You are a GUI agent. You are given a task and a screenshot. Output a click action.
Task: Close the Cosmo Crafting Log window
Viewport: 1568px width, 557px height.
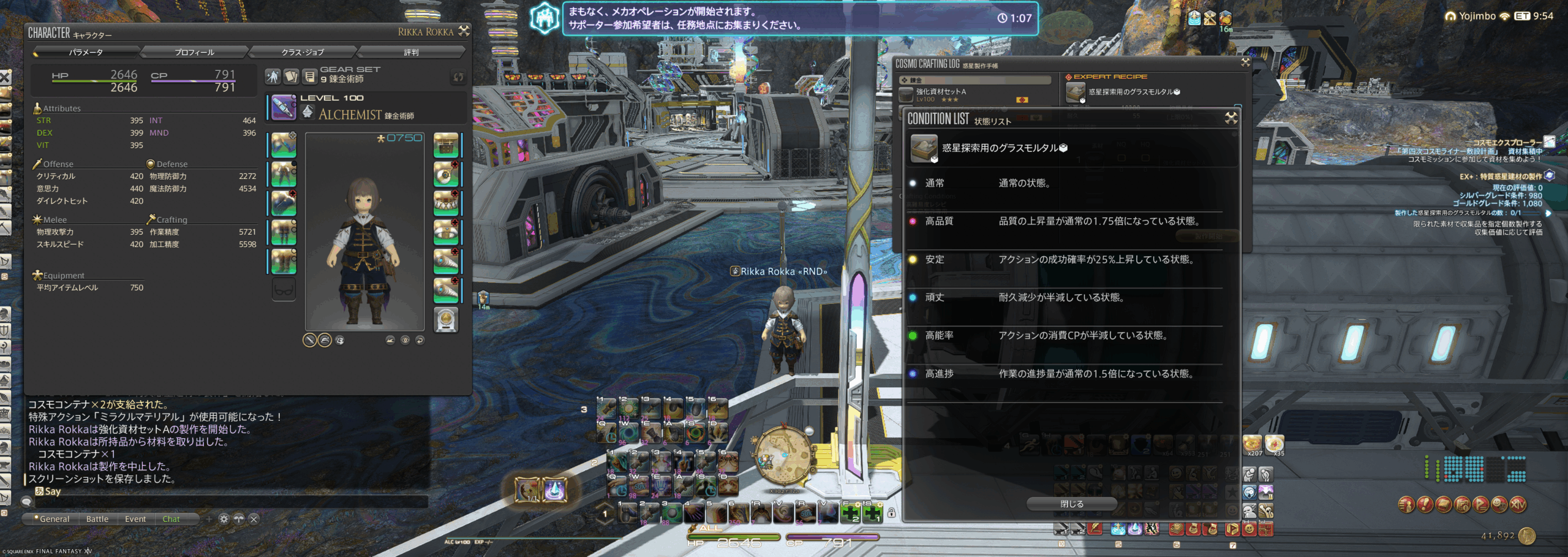[1245, 63]
